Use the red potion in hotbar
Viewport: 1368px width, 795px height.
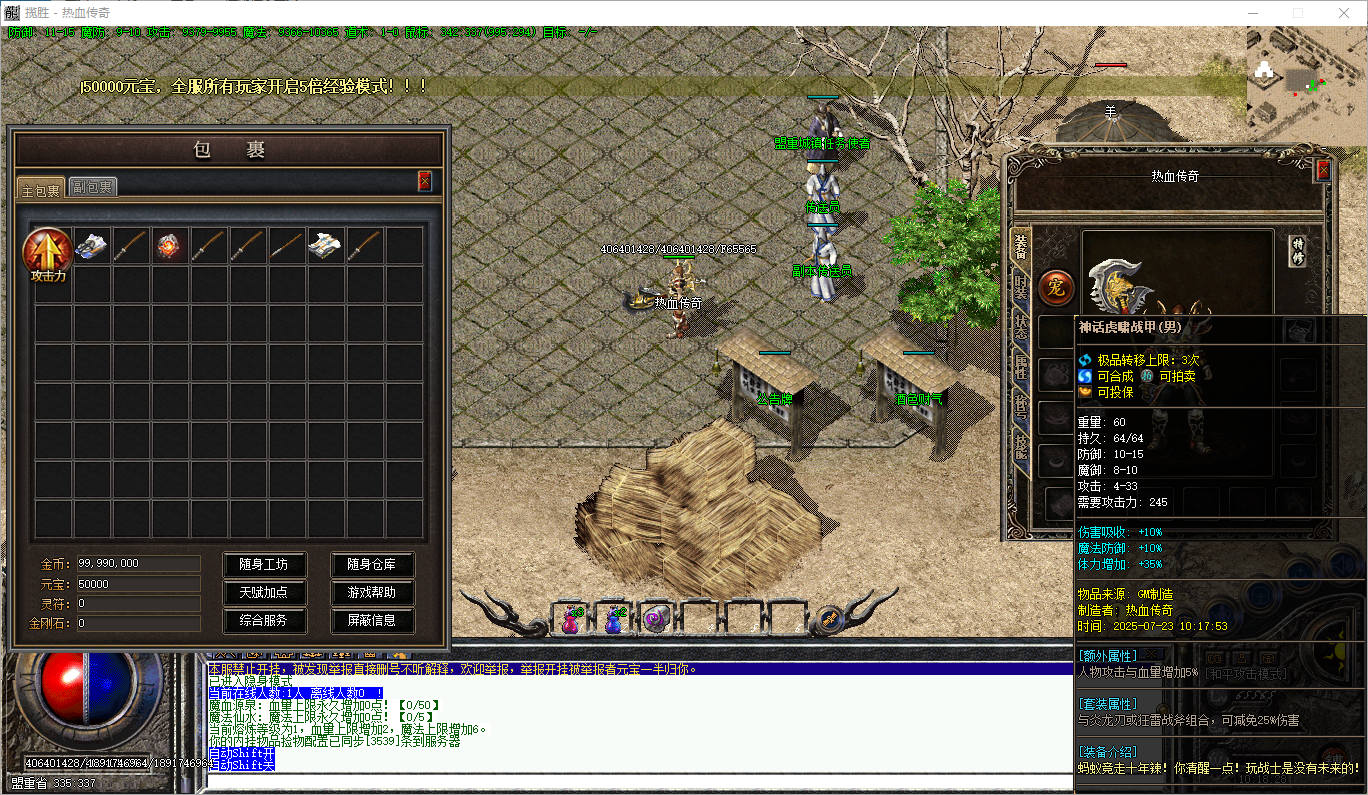571,620
